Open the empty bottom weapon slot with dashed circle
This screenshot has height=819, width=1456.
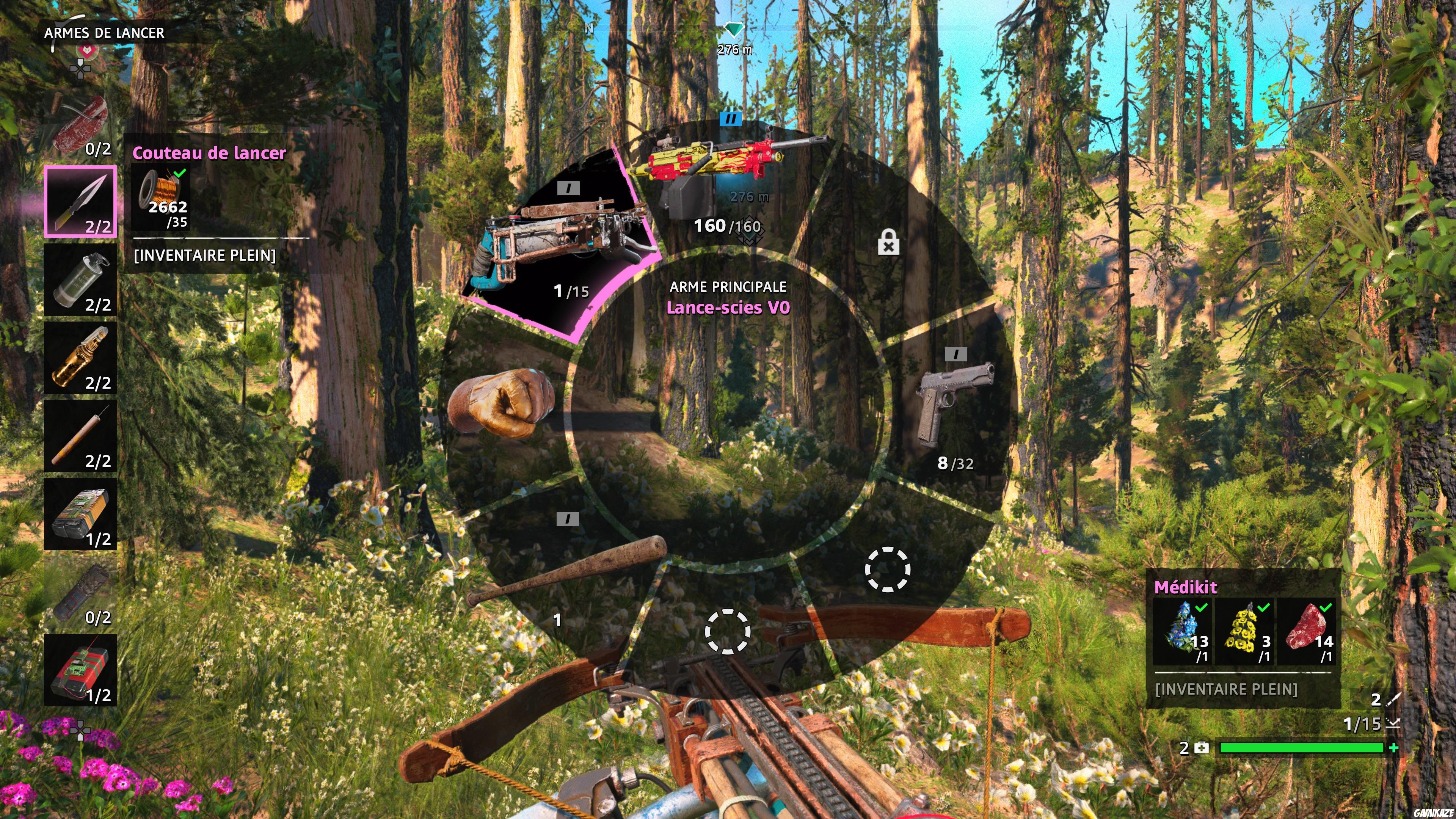coord(729,642)
